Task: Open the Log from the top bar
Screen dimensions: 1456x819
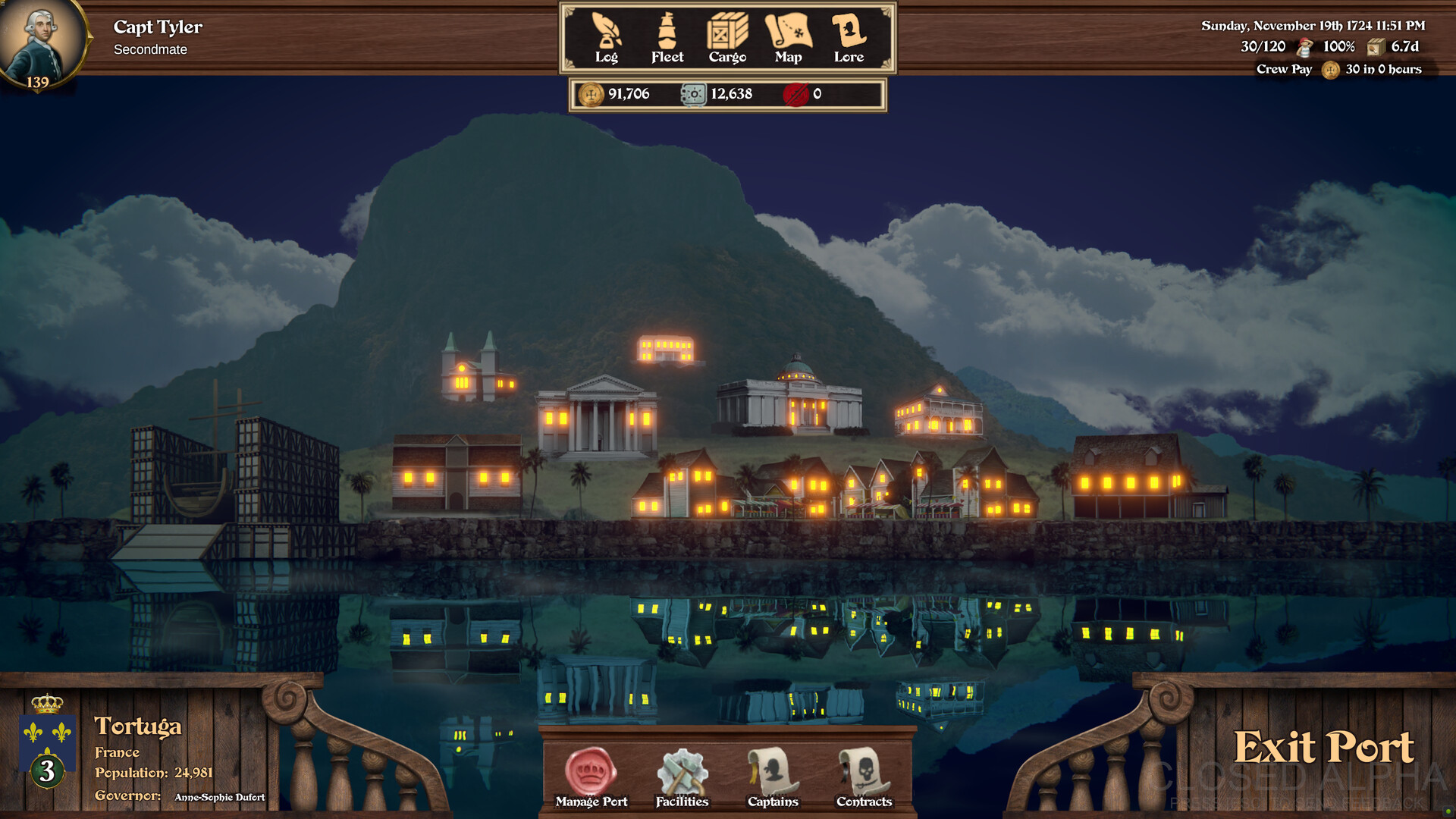Action: pos(607,38)
